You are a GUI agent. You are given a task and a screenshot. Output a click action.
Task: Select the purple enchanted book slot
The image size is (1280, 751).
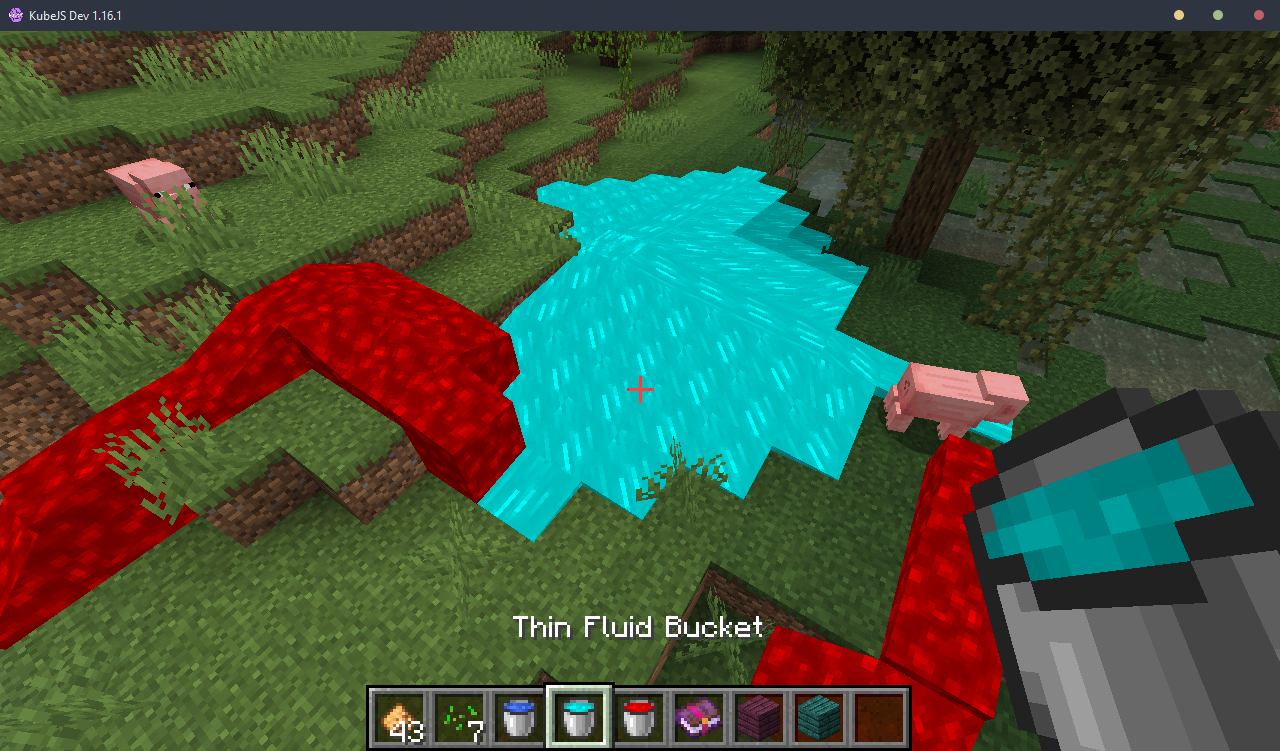click(x=699, y=717)
